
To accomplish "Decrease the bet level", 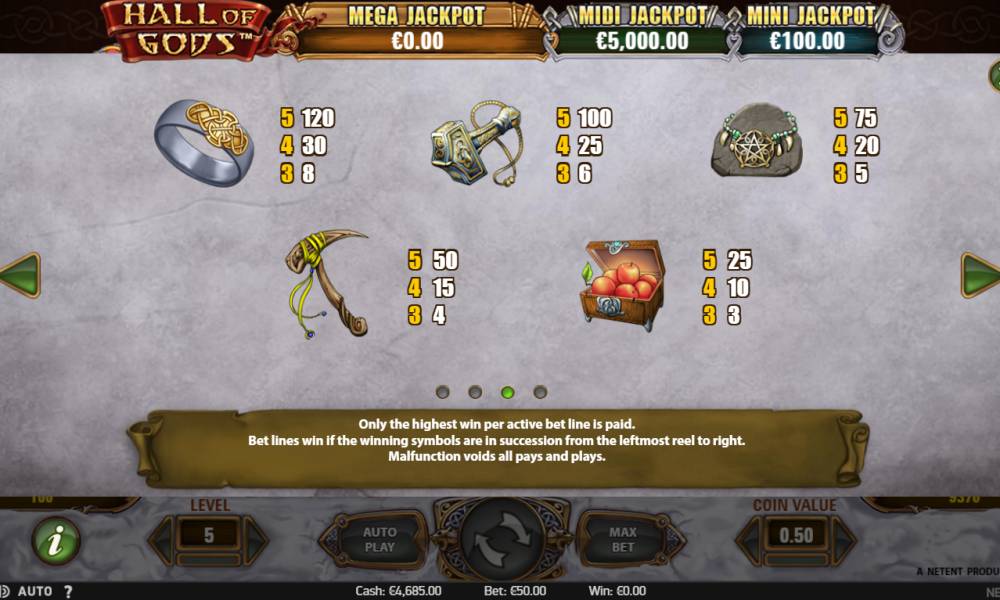I will click(x=162, y=538).
